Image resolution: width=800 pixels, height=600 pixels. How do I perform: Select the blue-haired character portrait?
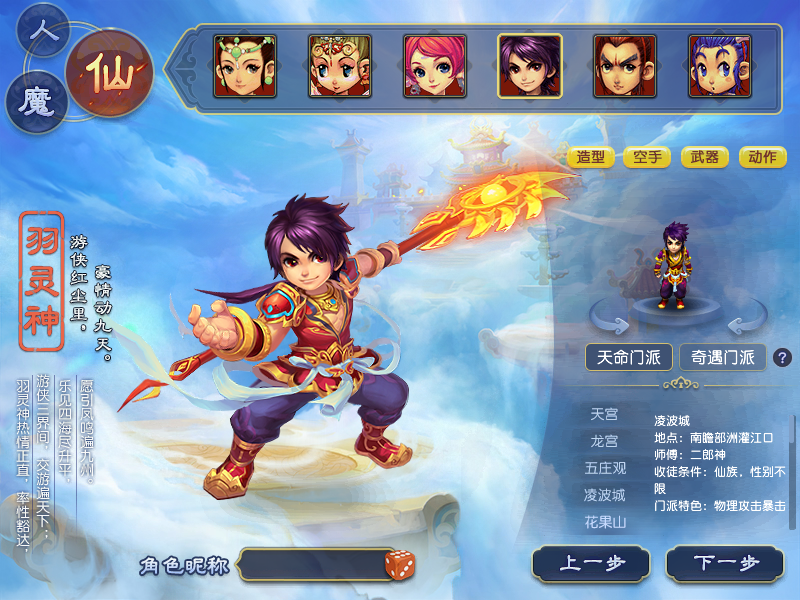click(x=720, y=66)
